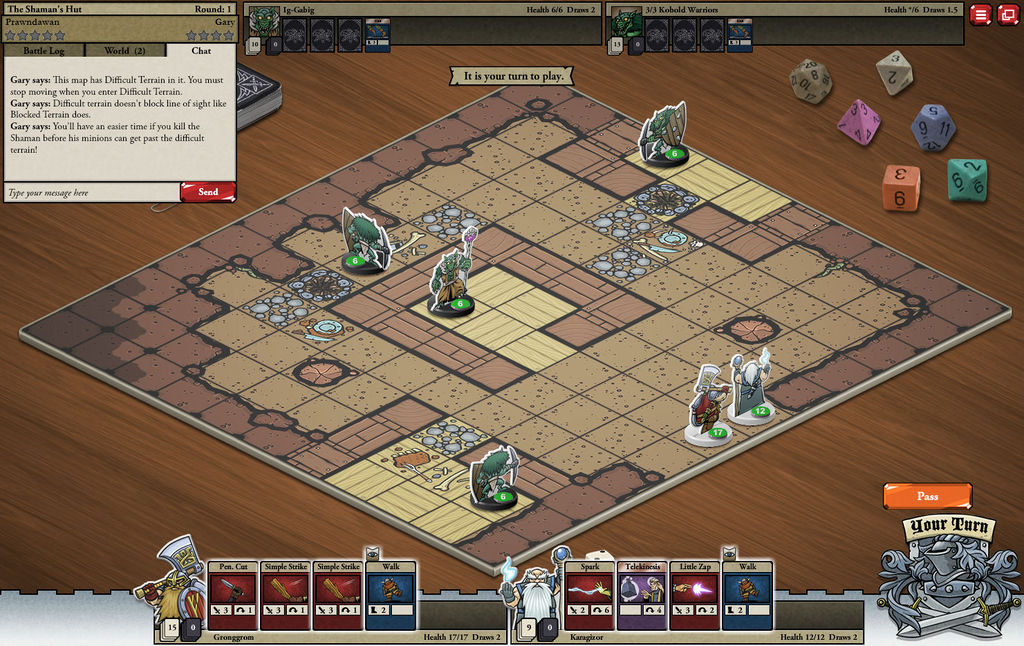The width and height of the screenshot is (1024, 646).
Task: Choose Karagizor's Walk card
Action: 747,596
